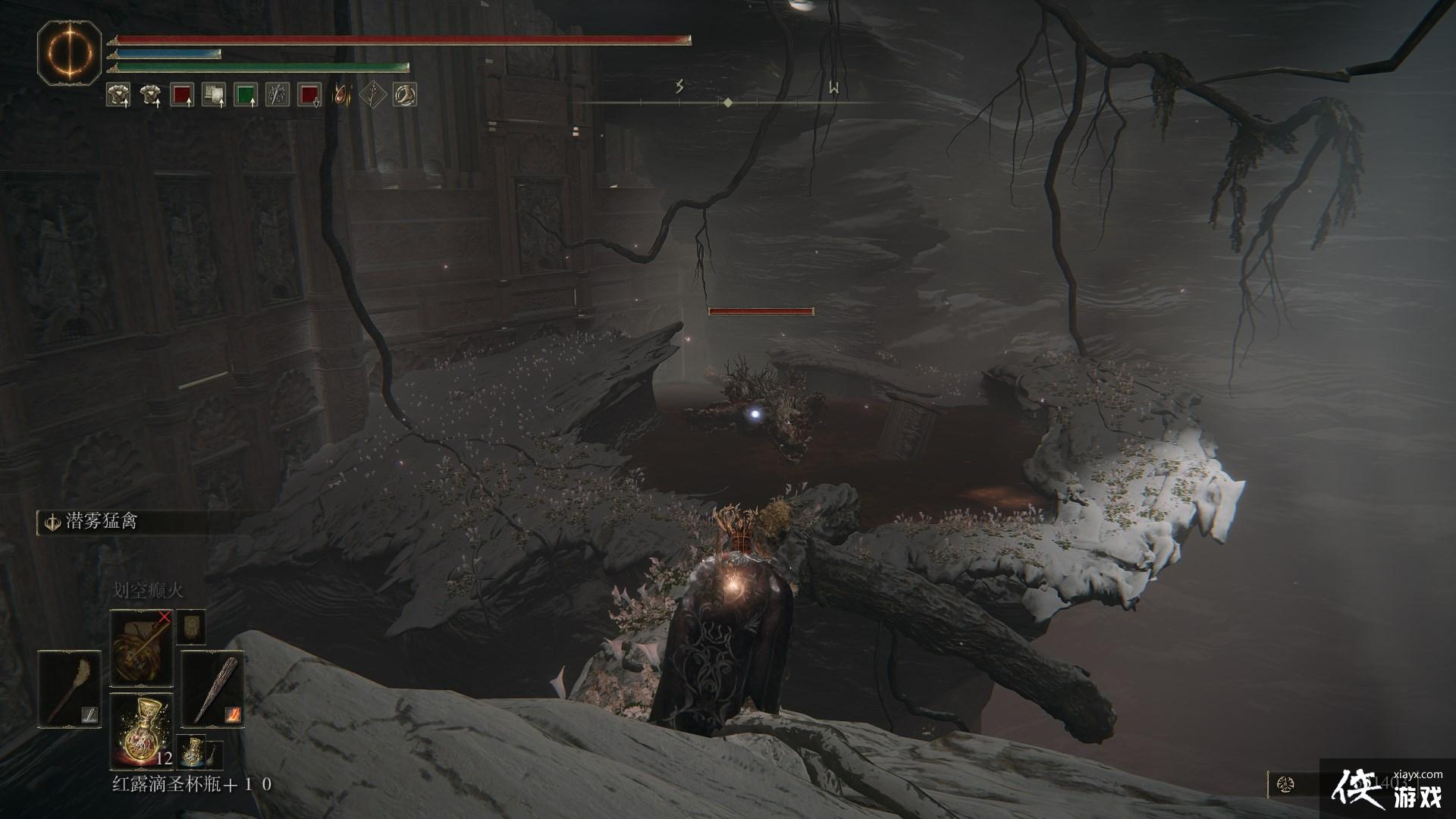Click the right-hand spike weapon slot
The image size is (1456, 819).
point(212,689)
